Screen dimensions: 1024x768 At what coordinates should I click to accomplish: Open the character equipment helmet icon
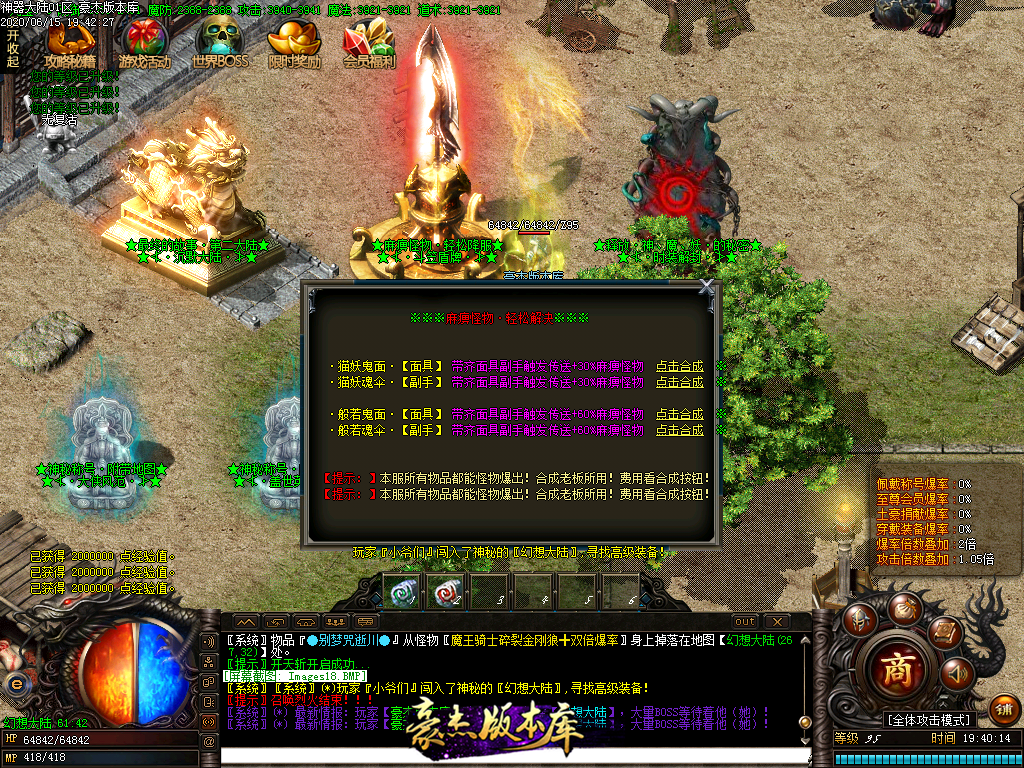(x=859, y=620)
